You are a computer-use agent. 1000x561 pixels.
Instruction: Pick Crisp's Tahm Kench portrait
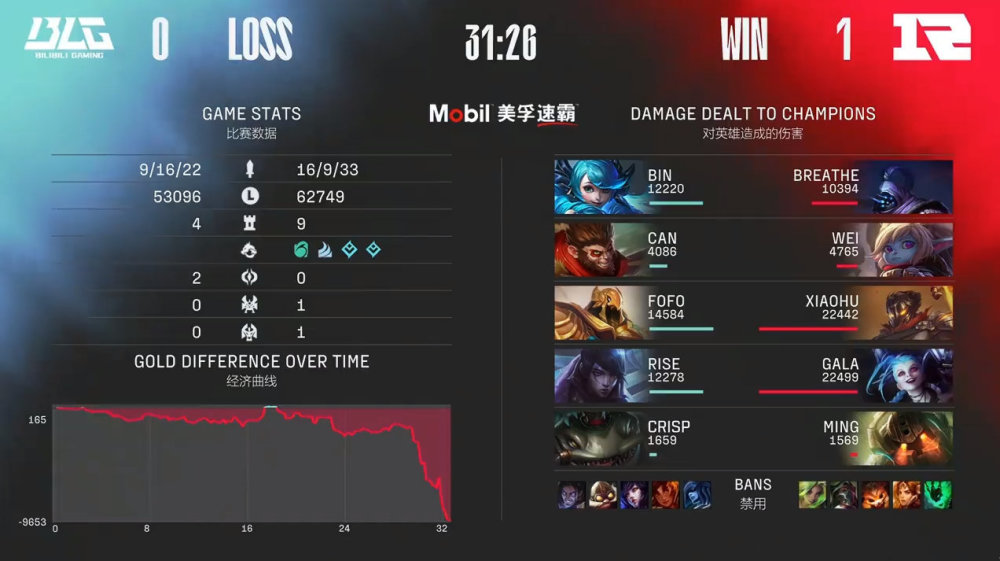pyautogui.click(x=598, y=438)
